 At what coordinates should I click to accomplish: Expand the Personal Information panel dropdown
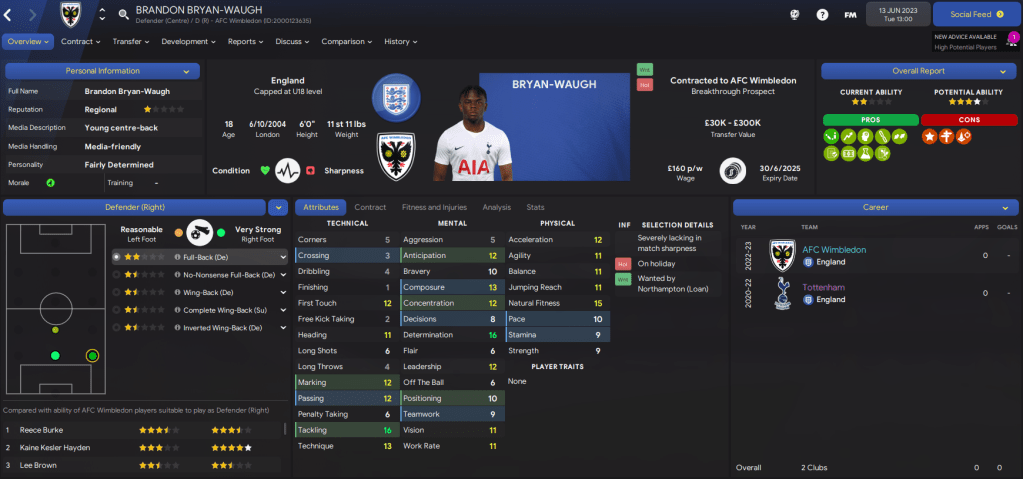[x=185, y=71]
